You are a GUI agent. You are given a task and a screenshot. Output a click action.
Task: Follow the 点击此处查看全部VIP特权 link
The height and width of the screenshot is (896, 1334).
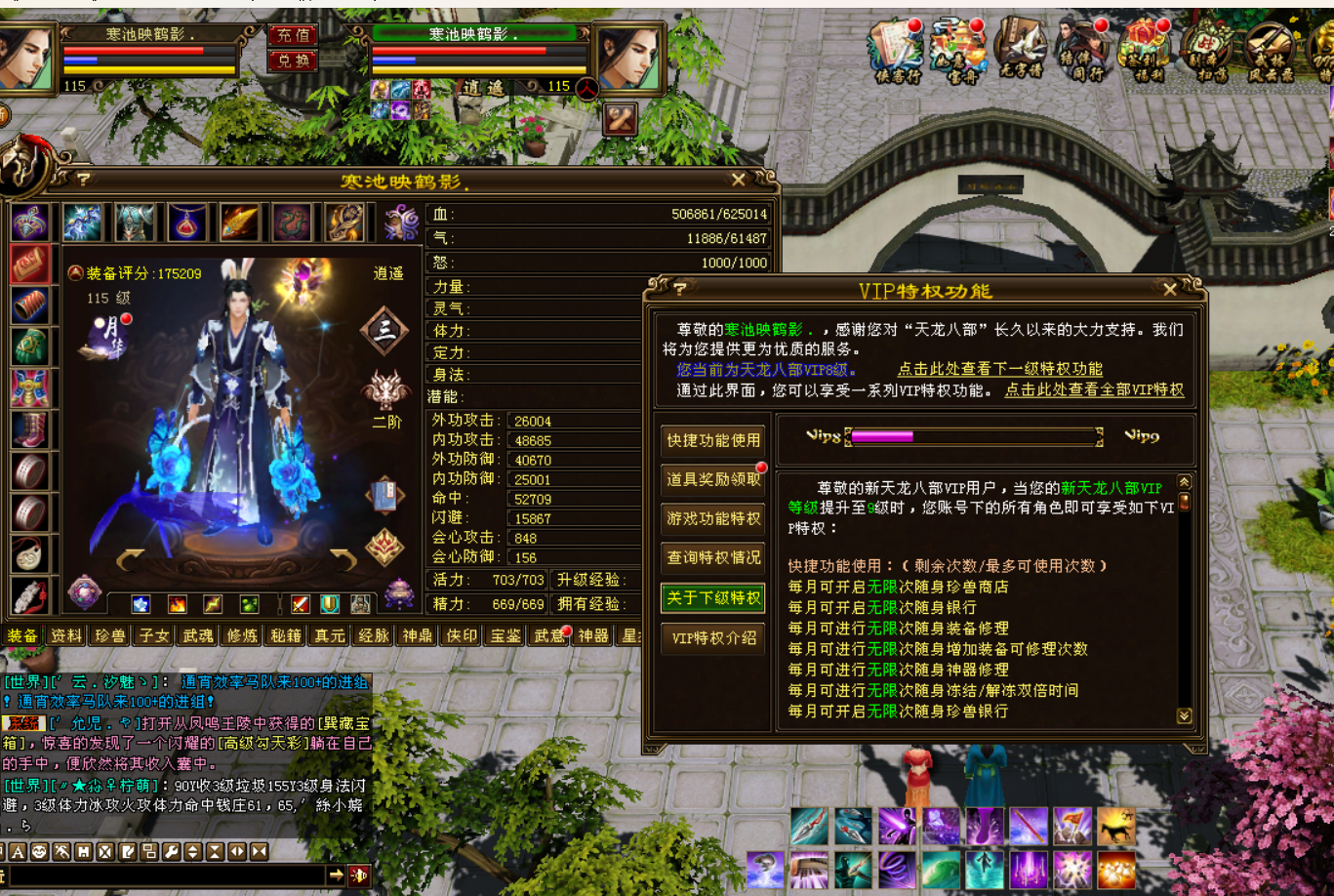1094,389
